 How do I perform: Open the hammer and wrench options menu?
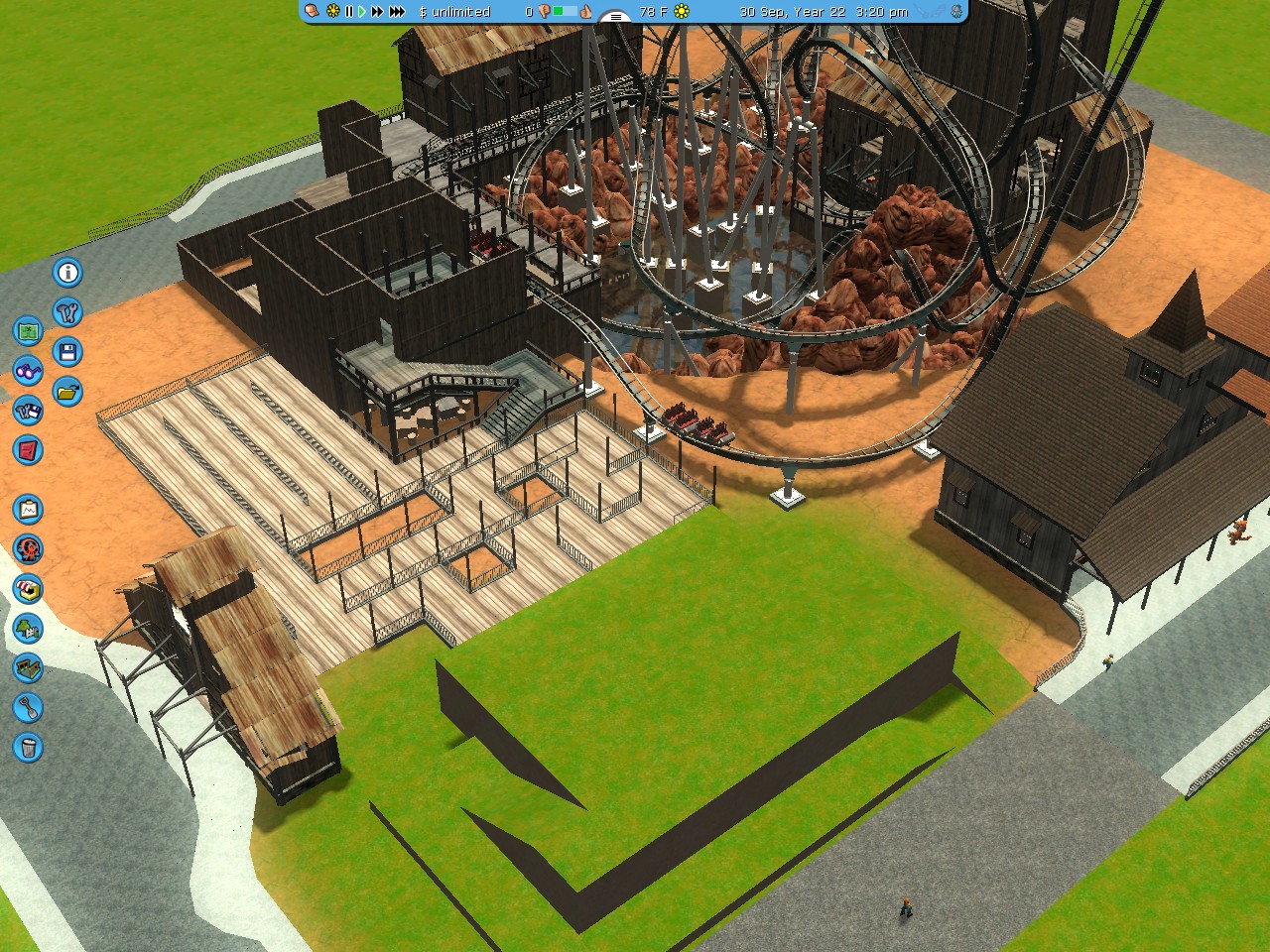pyautogui.click(x=67, y=312)
